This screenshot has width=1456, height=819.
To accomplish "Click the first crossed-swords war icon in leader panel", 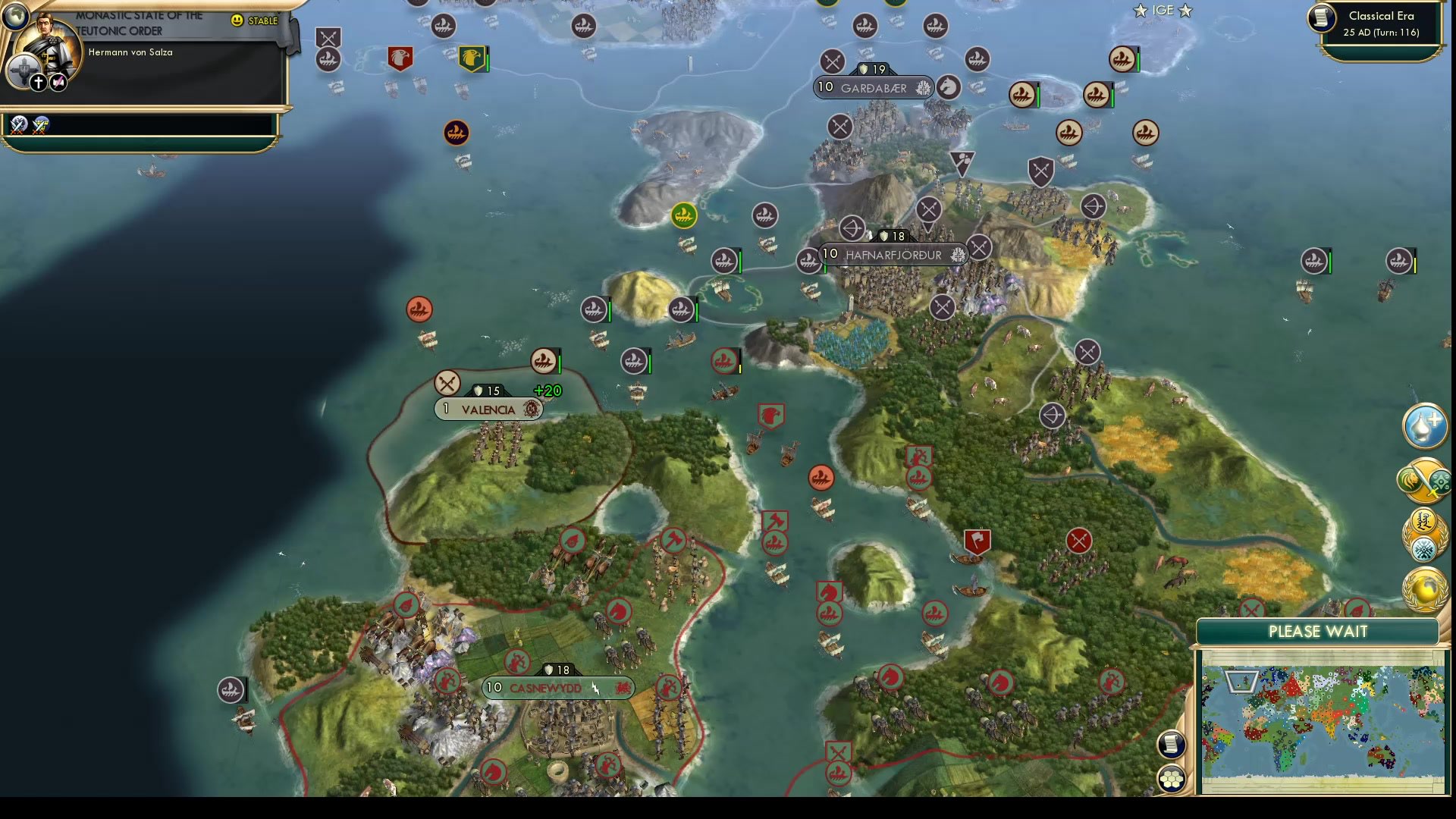I will point(17,126).
